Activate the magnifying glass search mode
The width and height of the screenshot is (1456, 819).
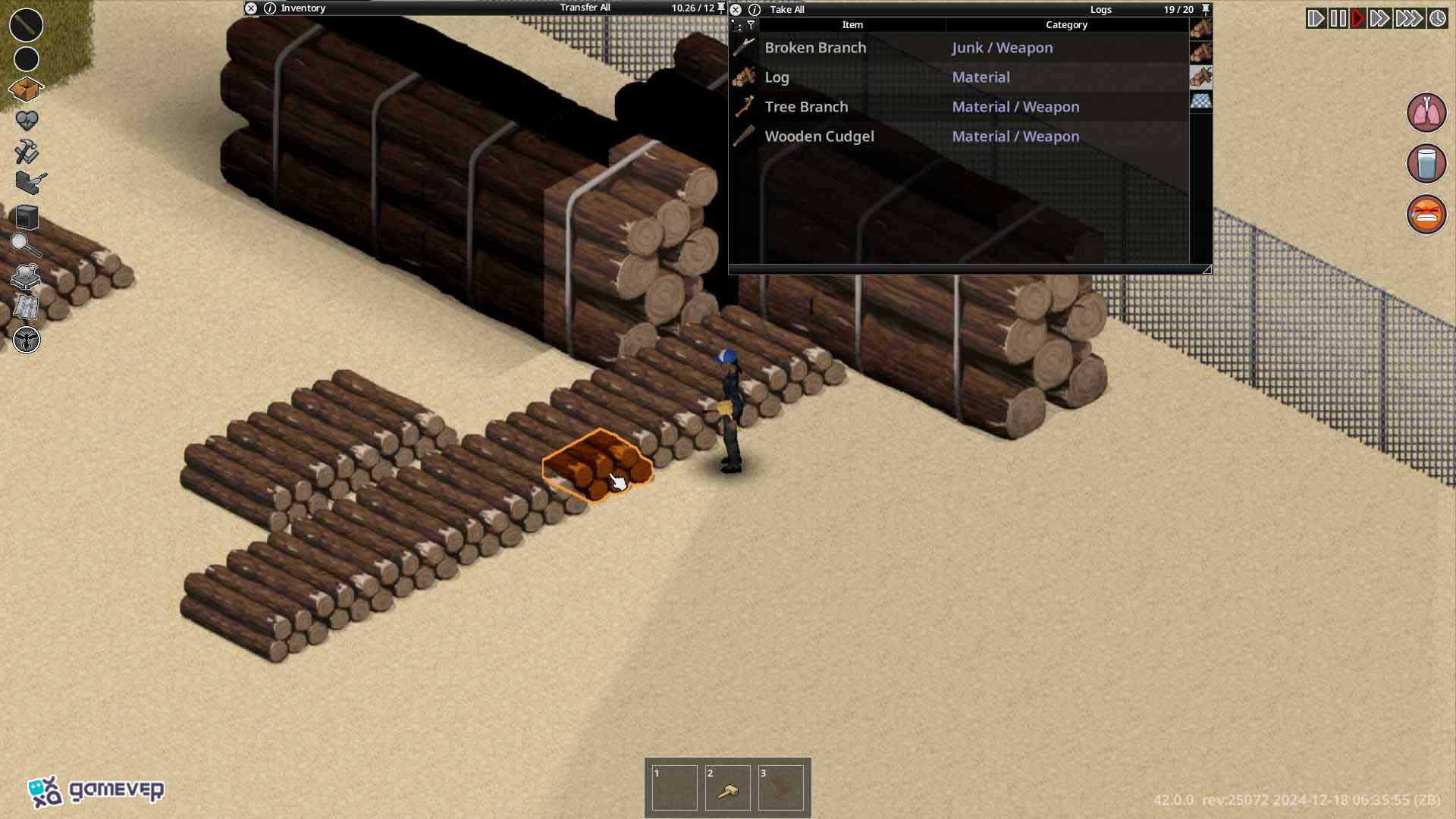pos(25,244)
